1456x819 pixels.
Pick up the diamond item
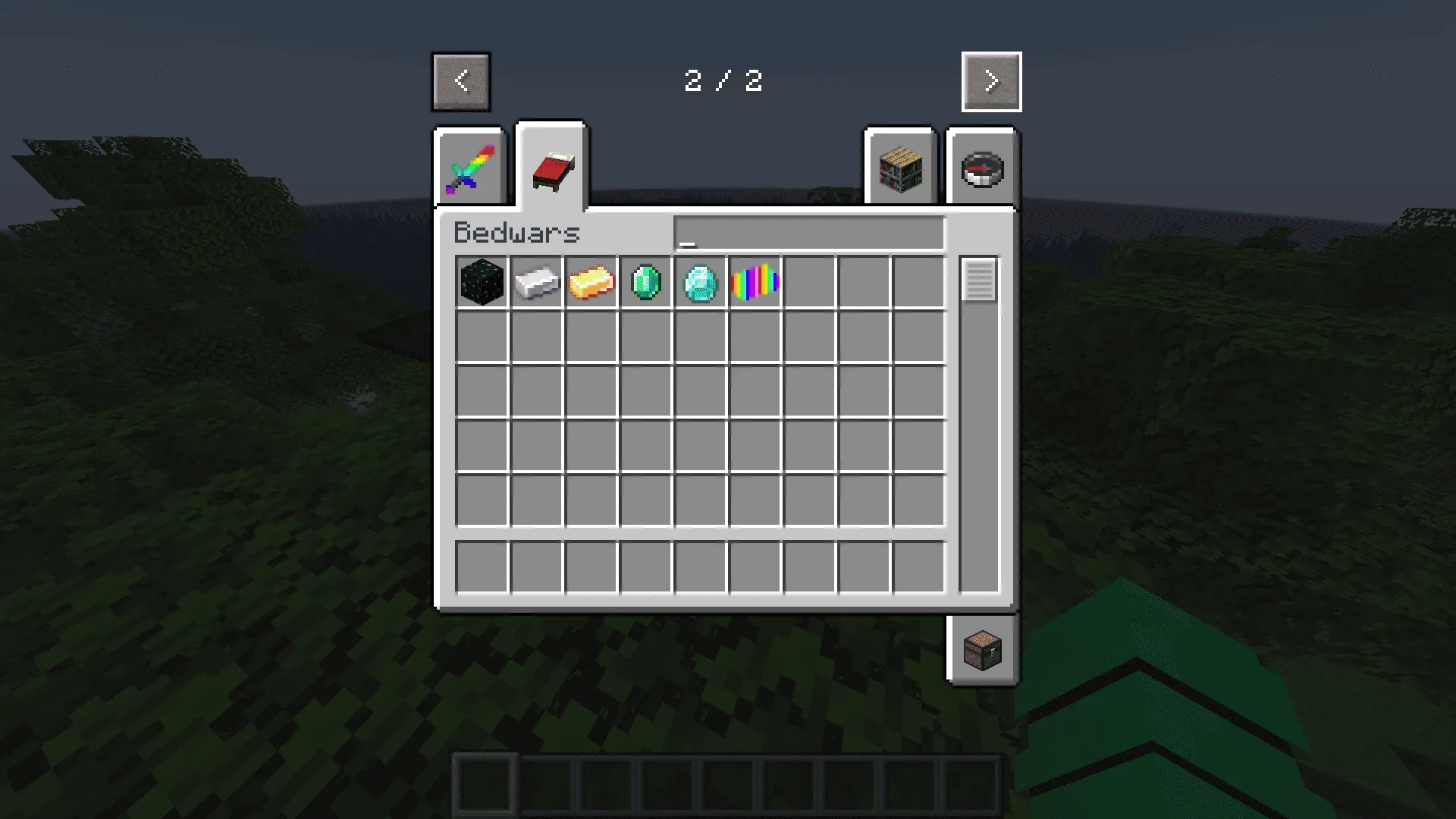point(700,283)
